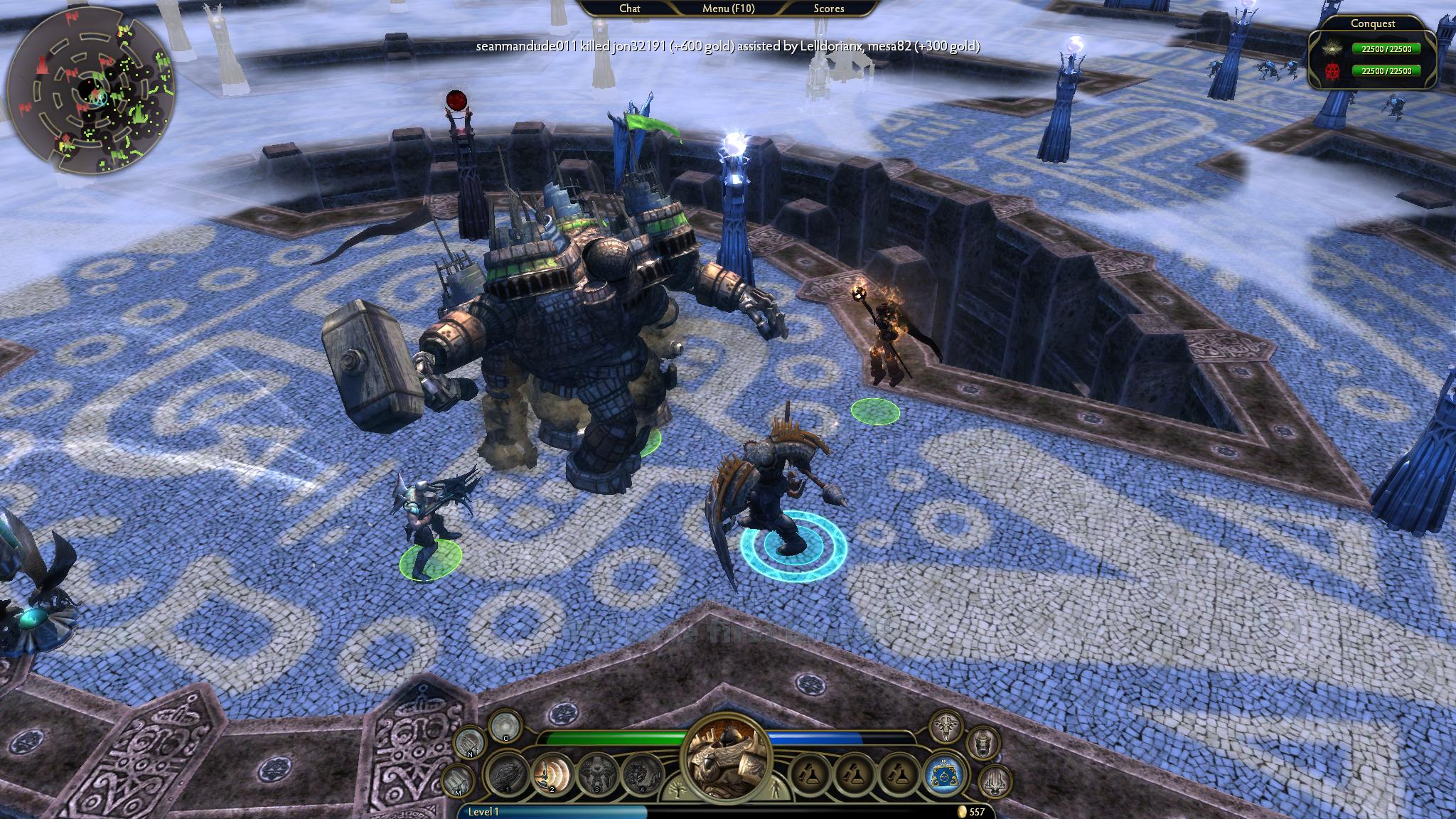Show the Scores board
Screen dimensions: 1456x819
[x=829, y=9]
